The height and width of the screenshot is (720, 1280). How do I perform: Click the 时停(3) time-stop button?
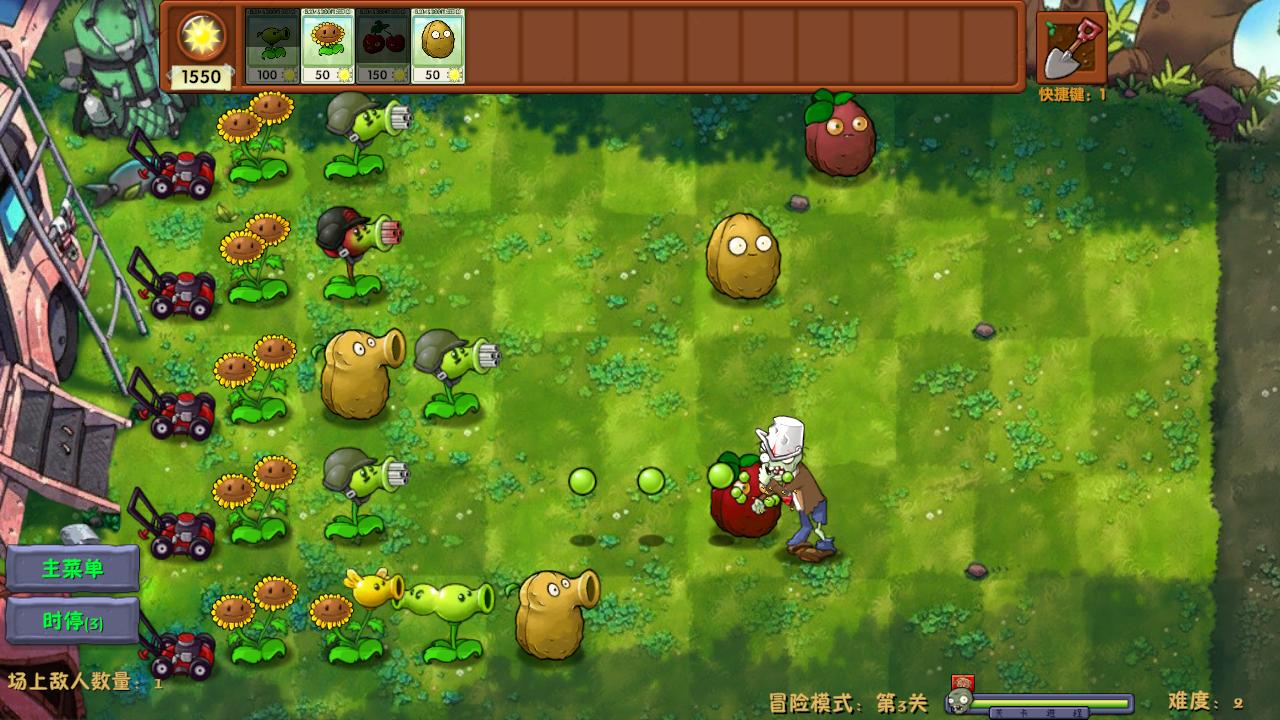pos(72,621)
